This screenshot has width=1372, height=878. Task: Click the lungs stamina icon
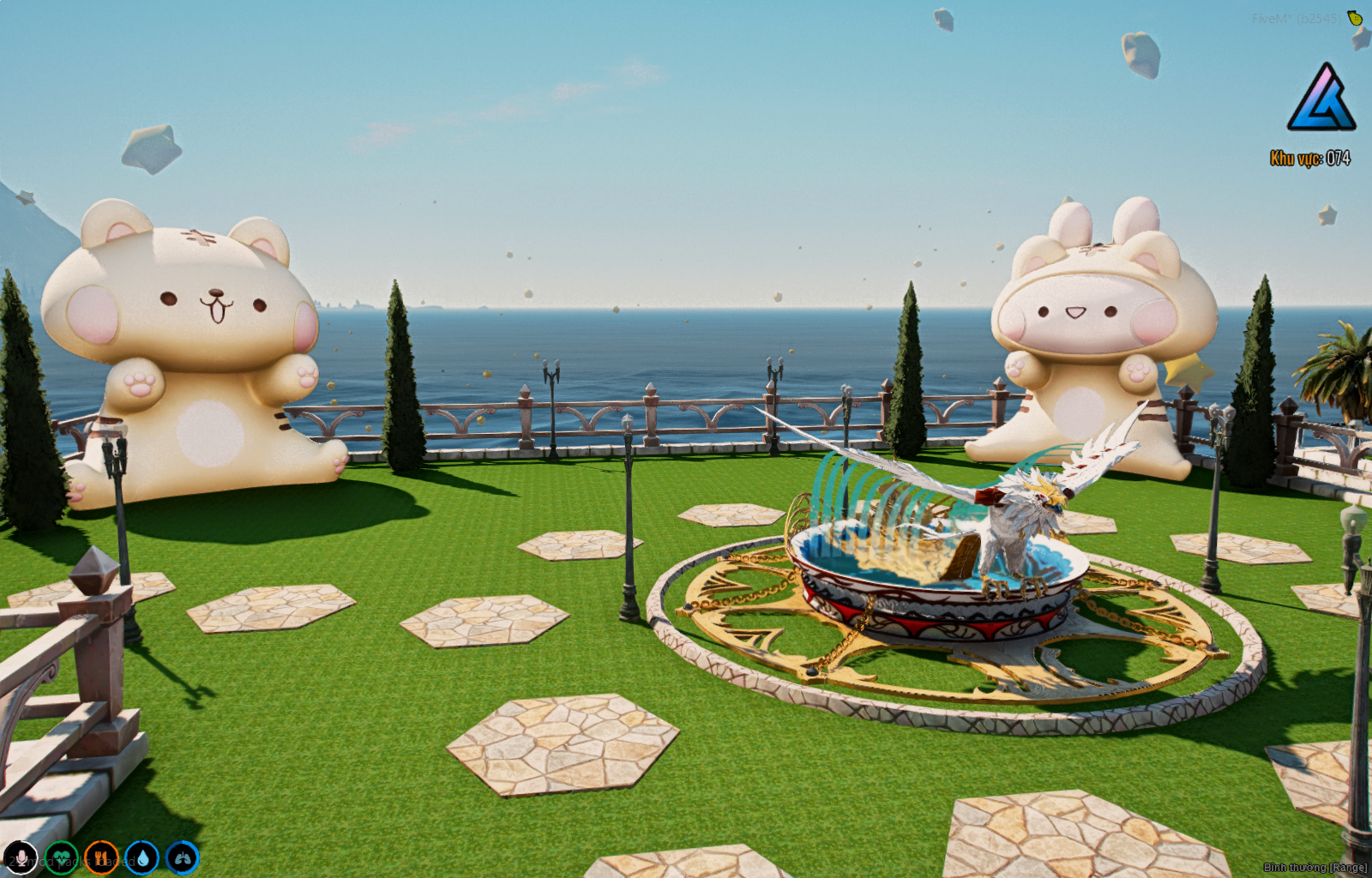[x=182, y=857]
